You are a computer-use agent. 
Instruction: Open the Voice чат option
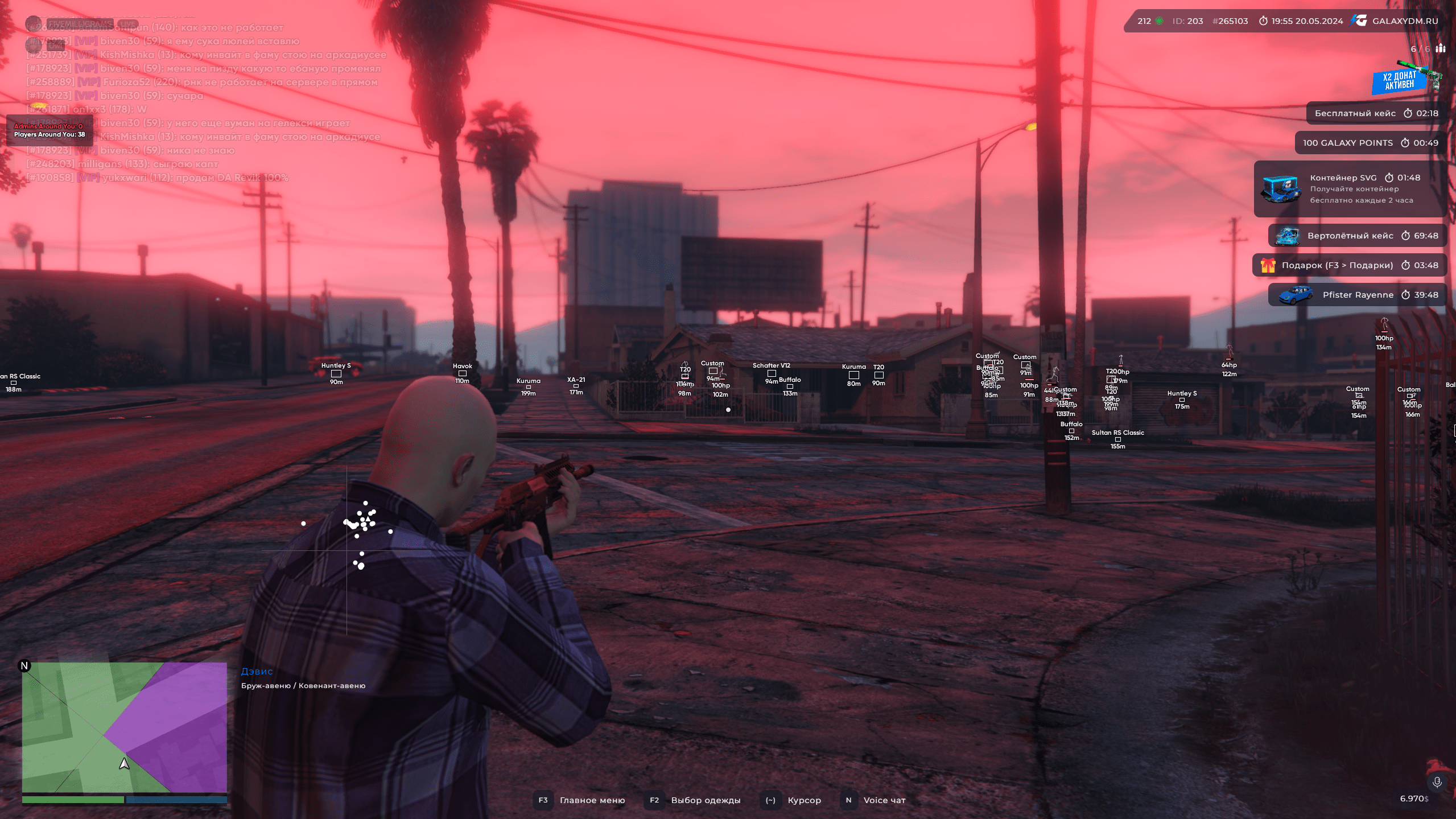tap(884, 800)
